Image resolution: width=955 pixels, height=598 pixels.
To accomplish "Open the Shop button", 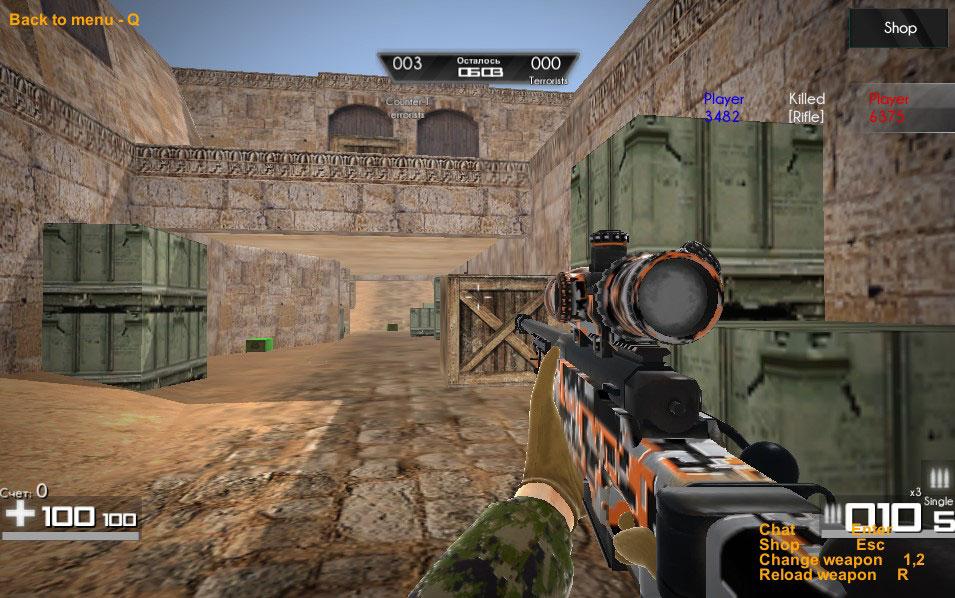I will [899, 28].
